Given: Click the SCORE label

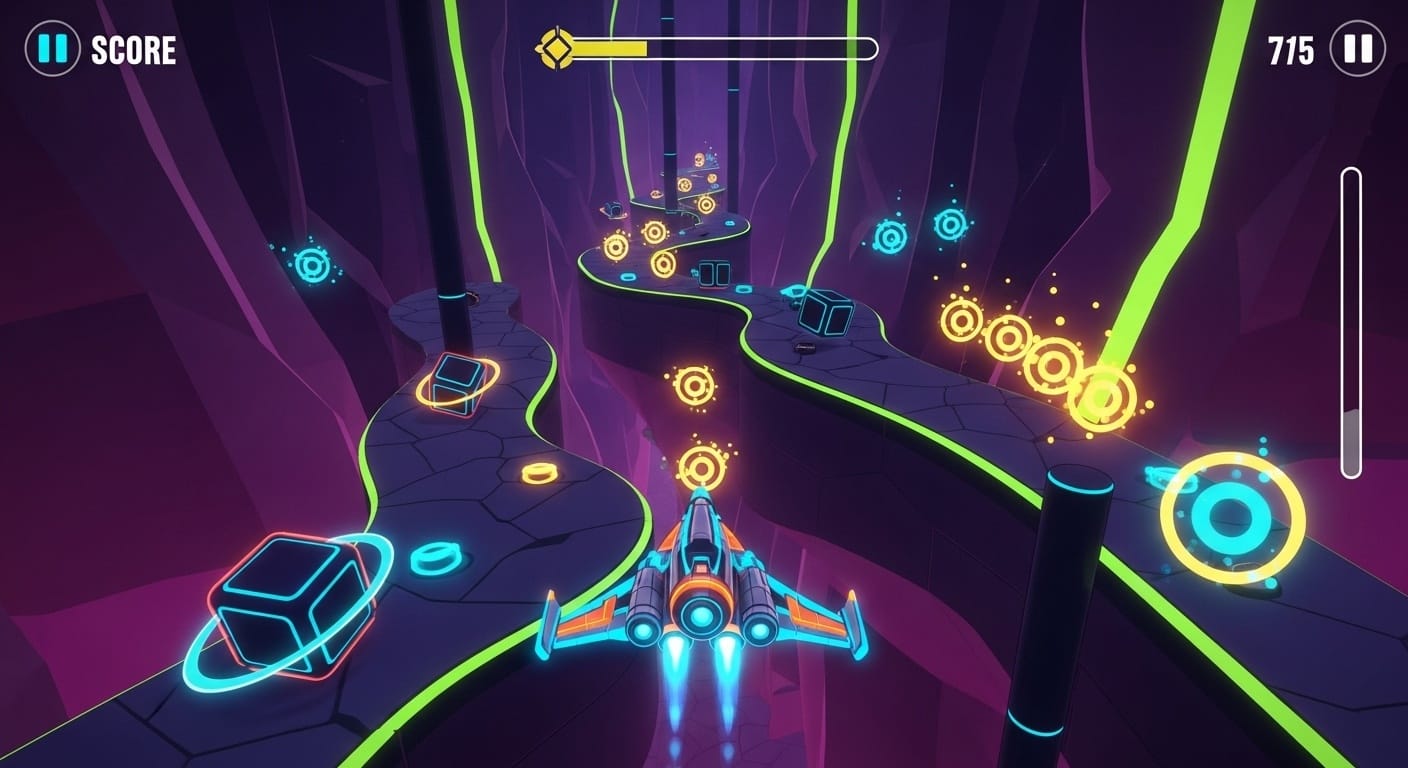Looking at the screenshot, I should point(130,46).
